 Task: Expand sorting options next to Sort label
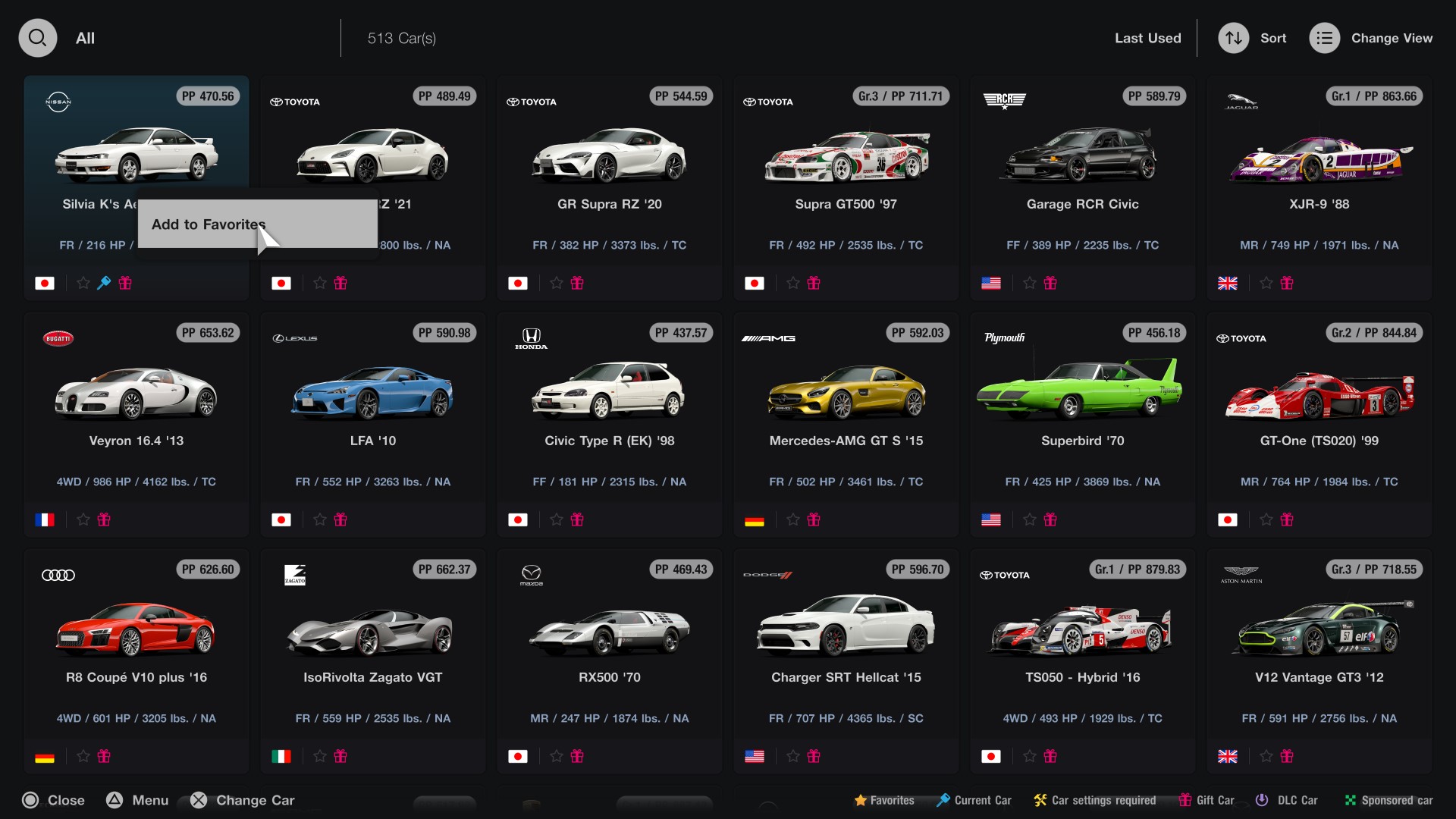click(1272, 37)
